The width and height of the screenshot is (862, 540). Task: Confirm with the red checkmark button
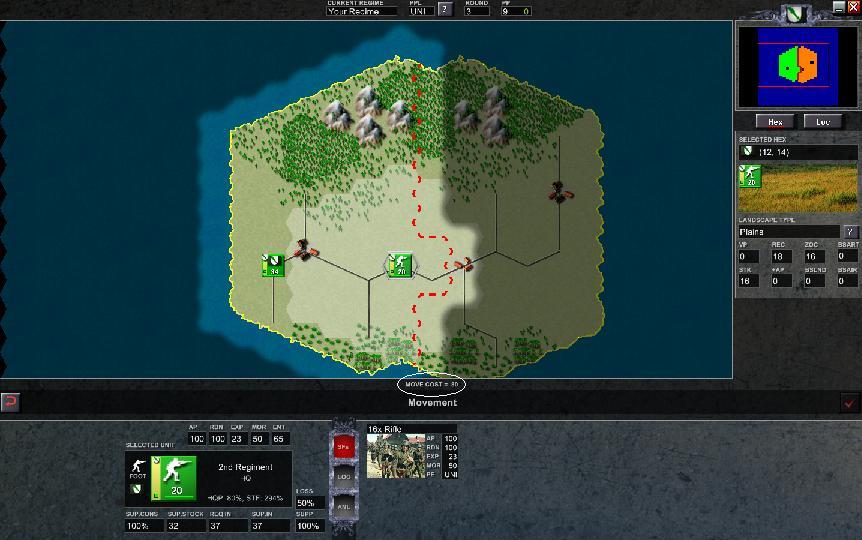point(849,402)
